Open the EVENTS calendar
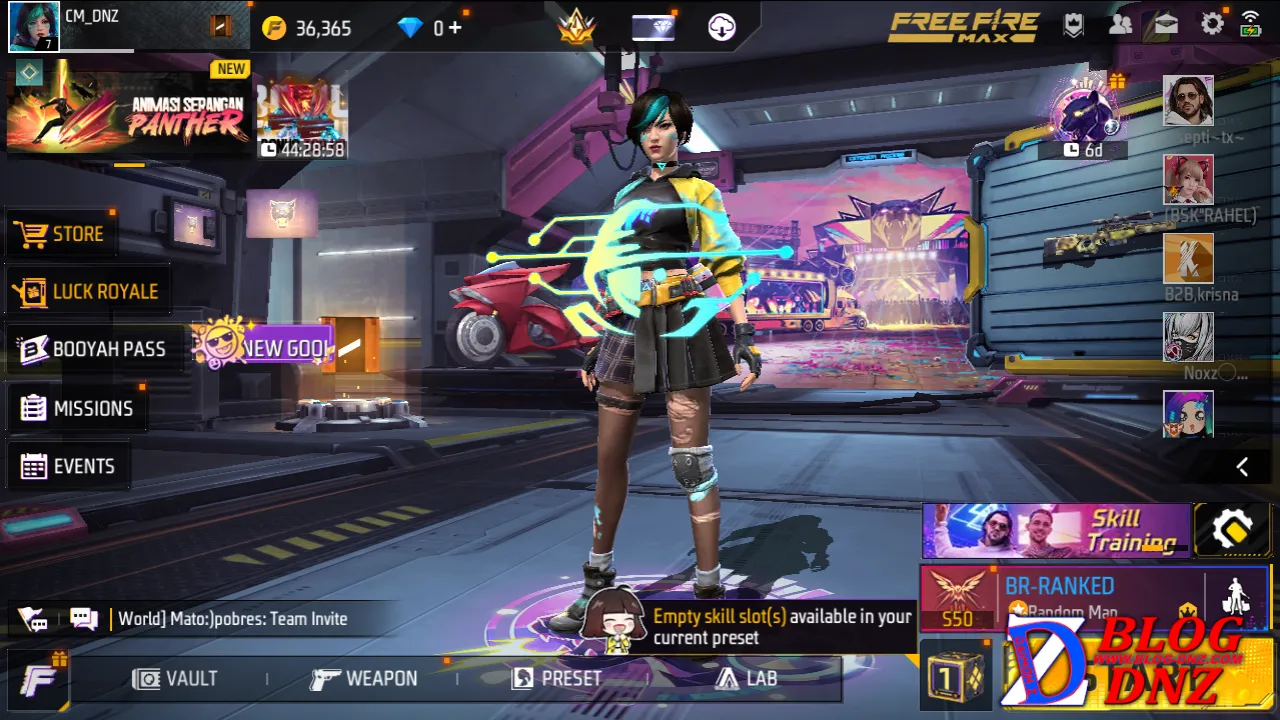The width and height of the screenshot is (1280, 720). pos(68,466)
